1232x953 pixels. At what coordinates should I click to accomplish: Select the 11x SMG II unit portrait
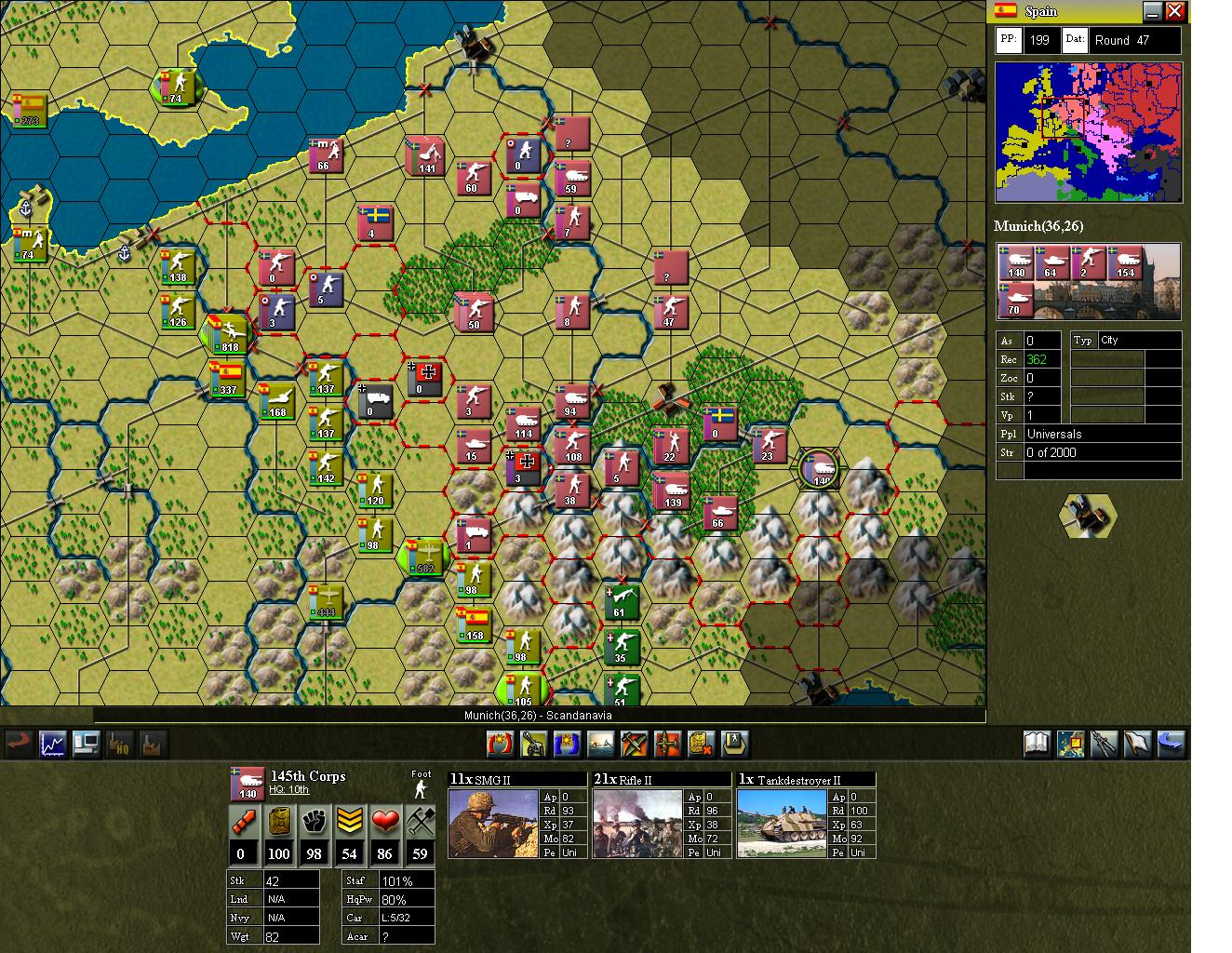coord(494,825)
